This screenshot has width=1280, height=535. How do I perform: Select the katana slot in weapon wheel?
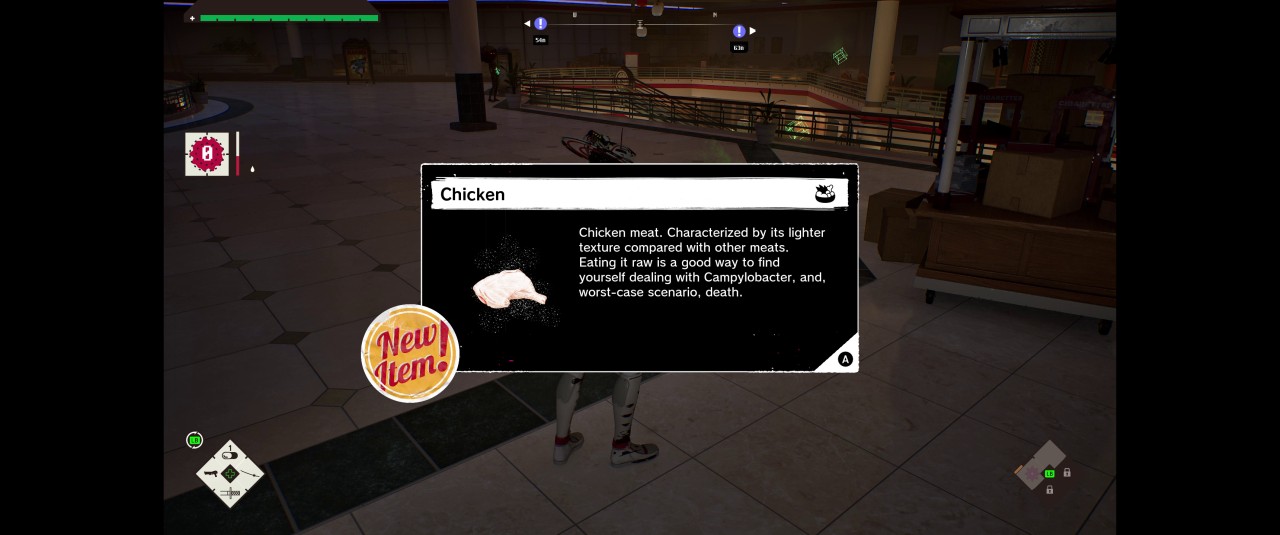[250, 473]
